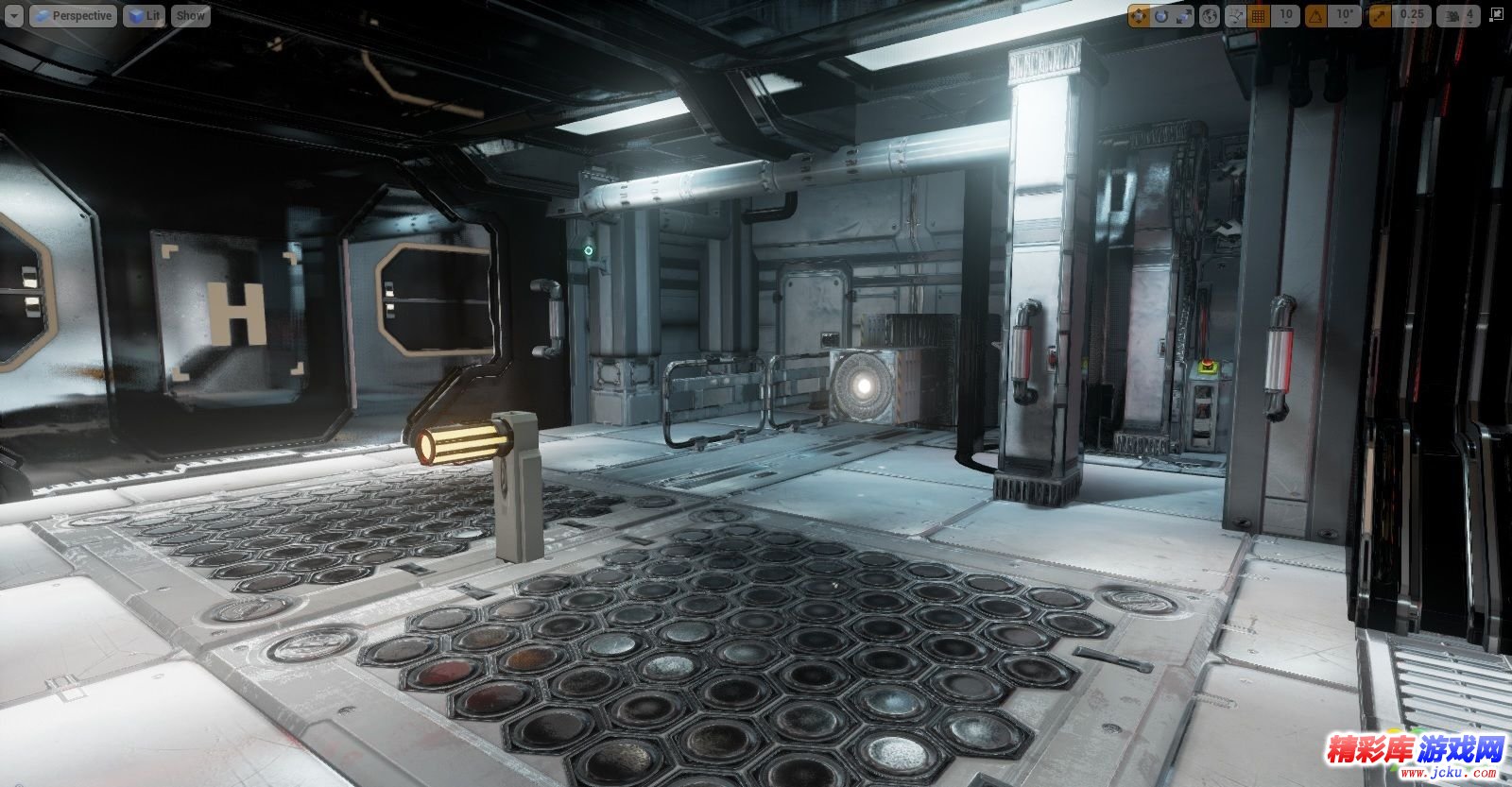Image resolution: width=1512 pixels, height=787 pixels.
Task: Click the maximize viewport corner button
Action: [1498, 16]
